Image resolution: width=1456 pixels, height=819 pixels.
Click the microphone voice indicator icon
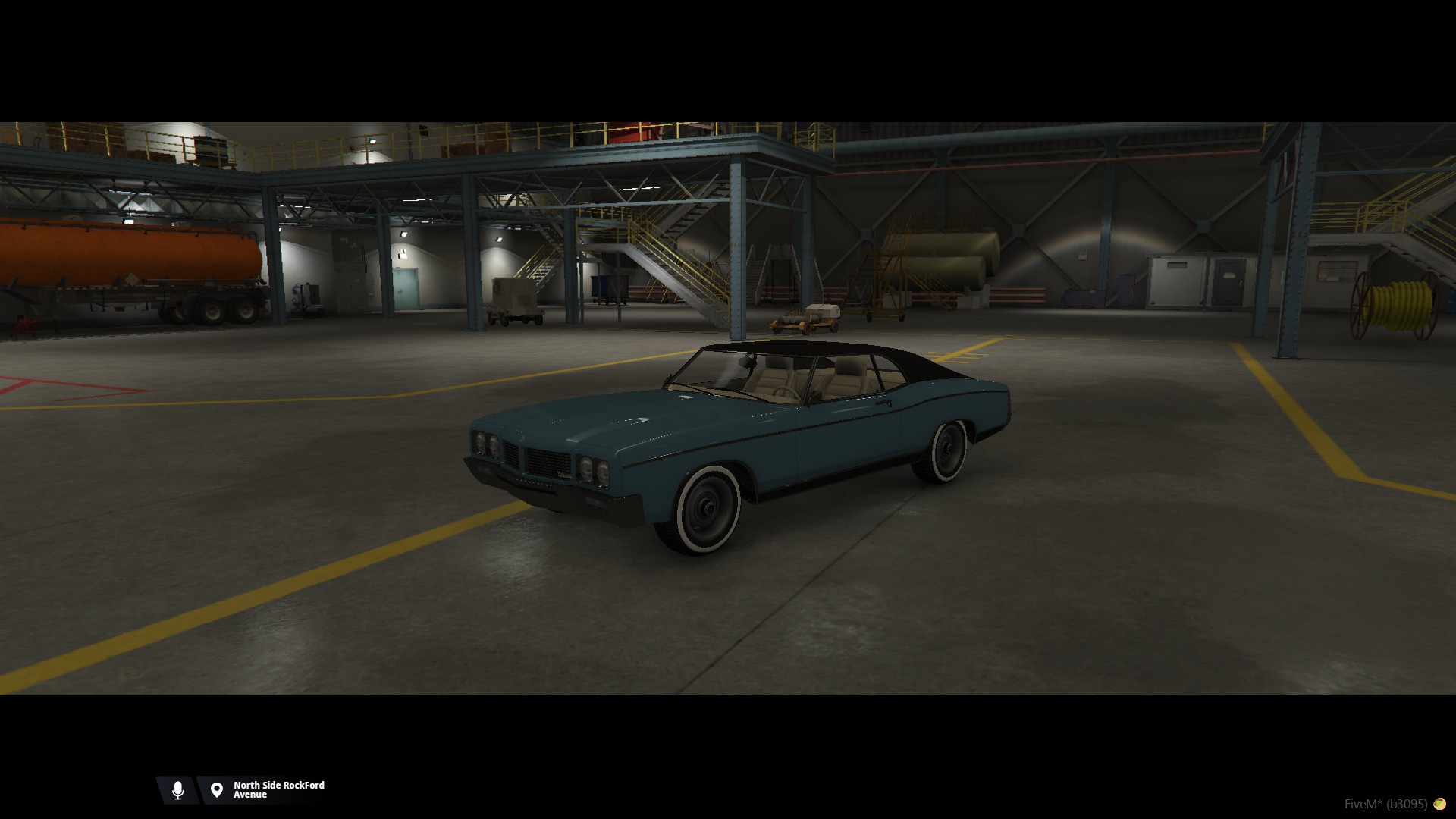(x=177, y=790)
